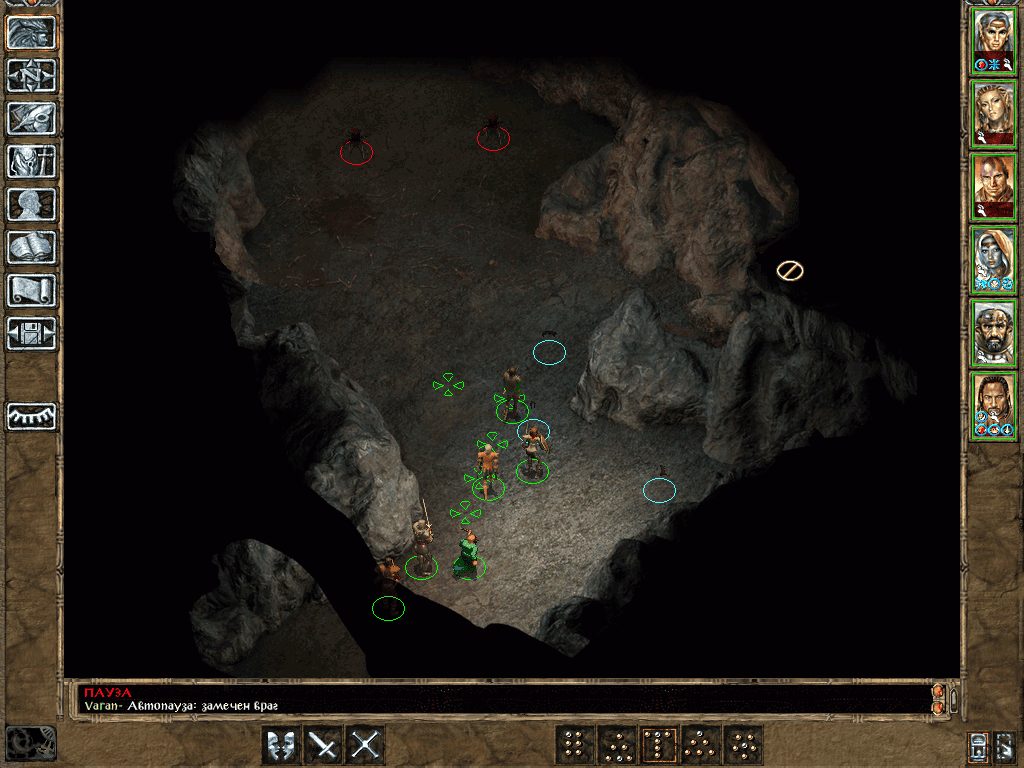Select the white-hooded woman's portrait
Viewport: 1024px width, 768px height.
[994, 260]
